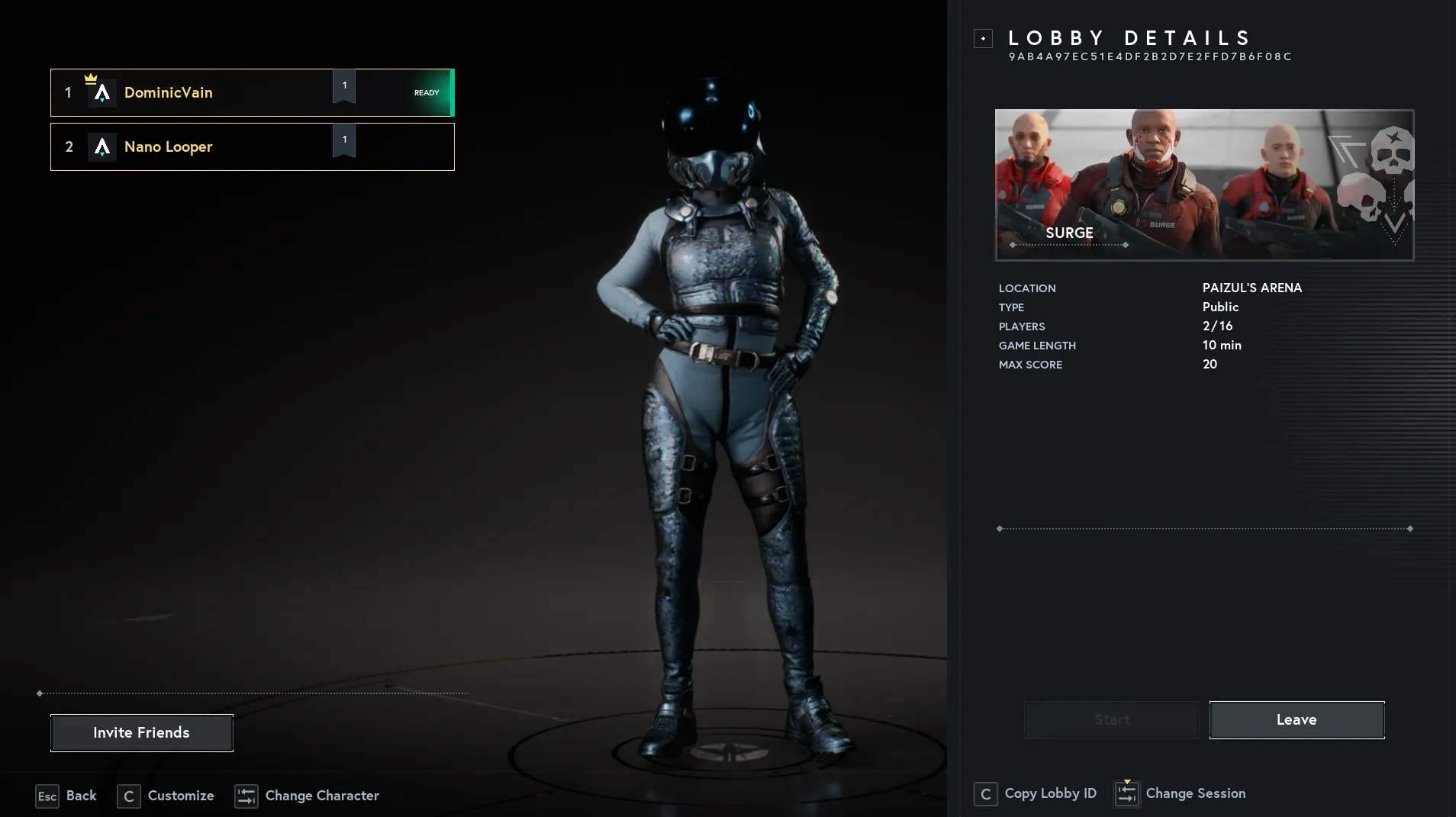Image resolution: width=1456 pixels, height=817 pixels.
Task: Click the Surge game mode thumbnail
Action: 1204,185
